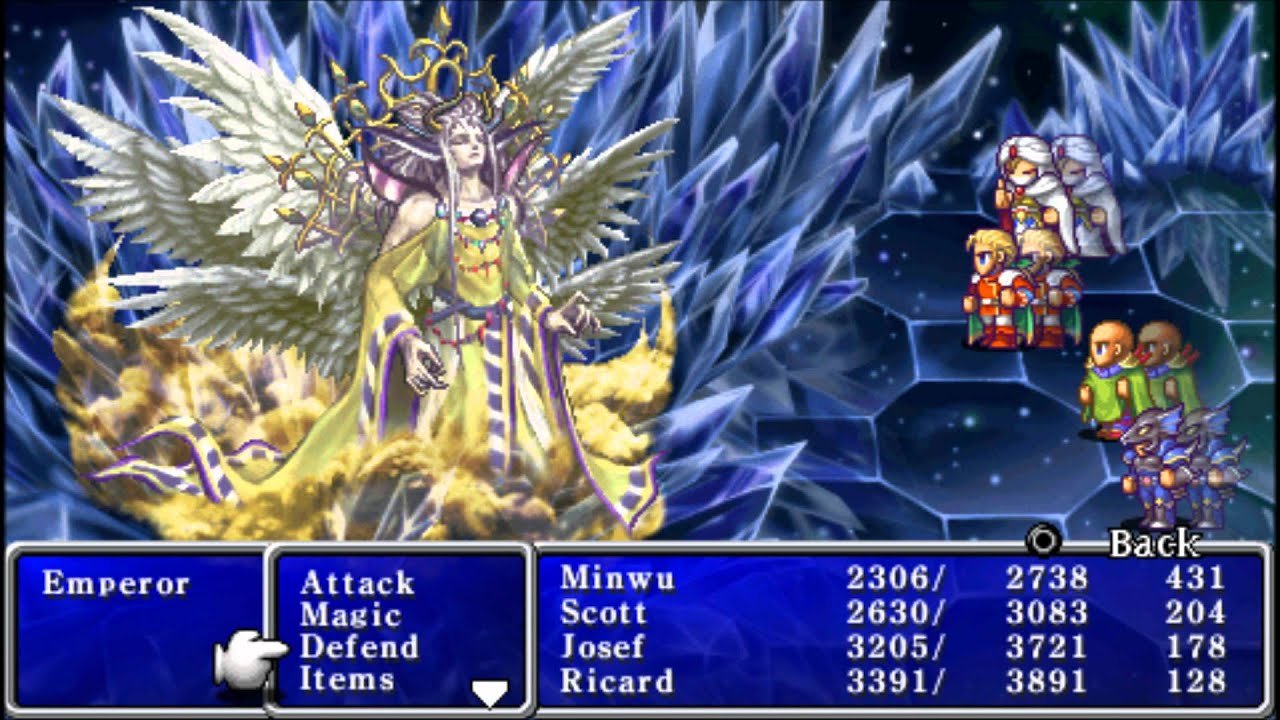Screen dimensions: 1280x720
Task: Open the Items command
Action: pyautogui.click(x=346, y=679)
